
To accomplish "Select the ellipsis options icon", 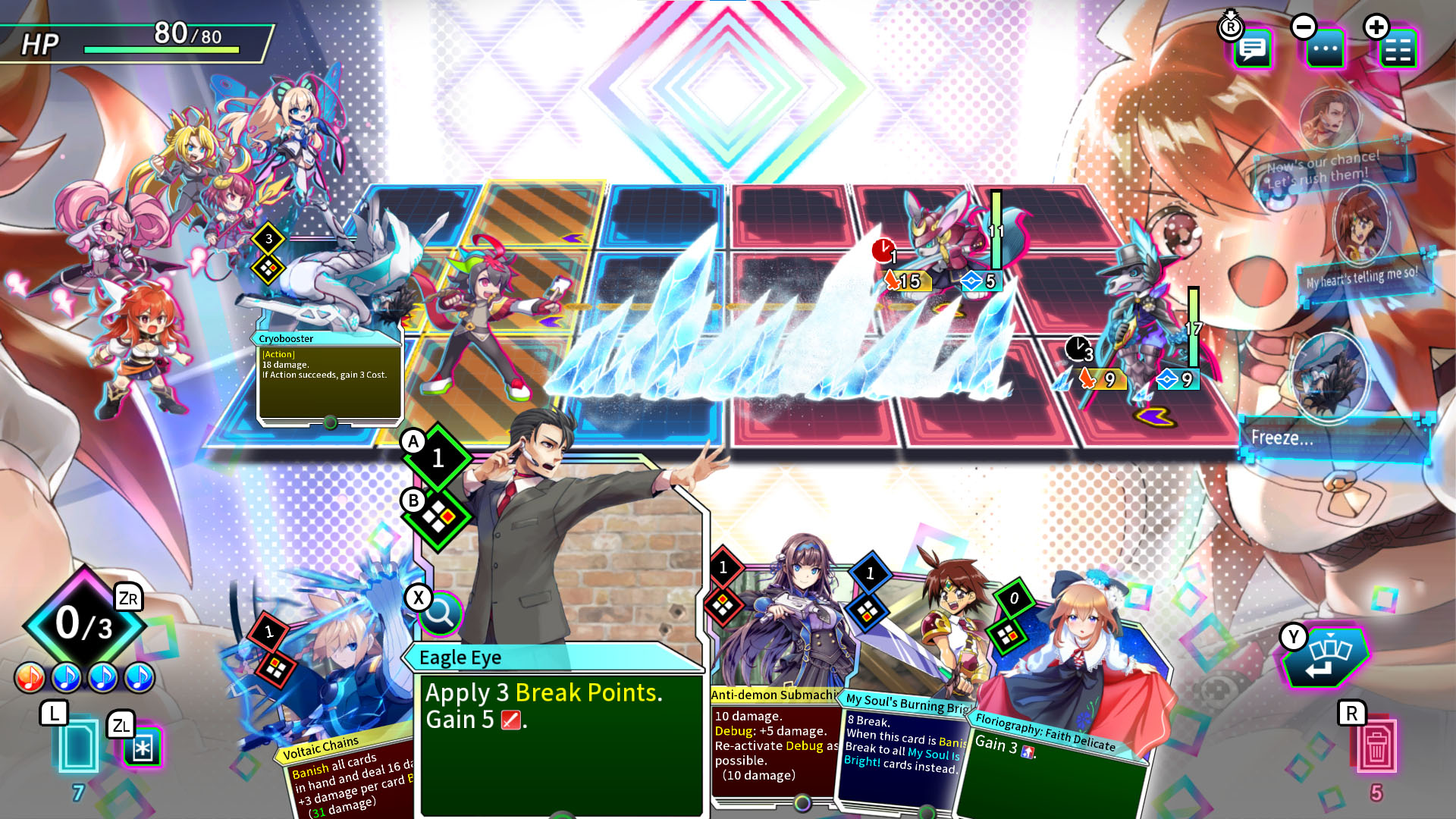I will coord(1326,48).
